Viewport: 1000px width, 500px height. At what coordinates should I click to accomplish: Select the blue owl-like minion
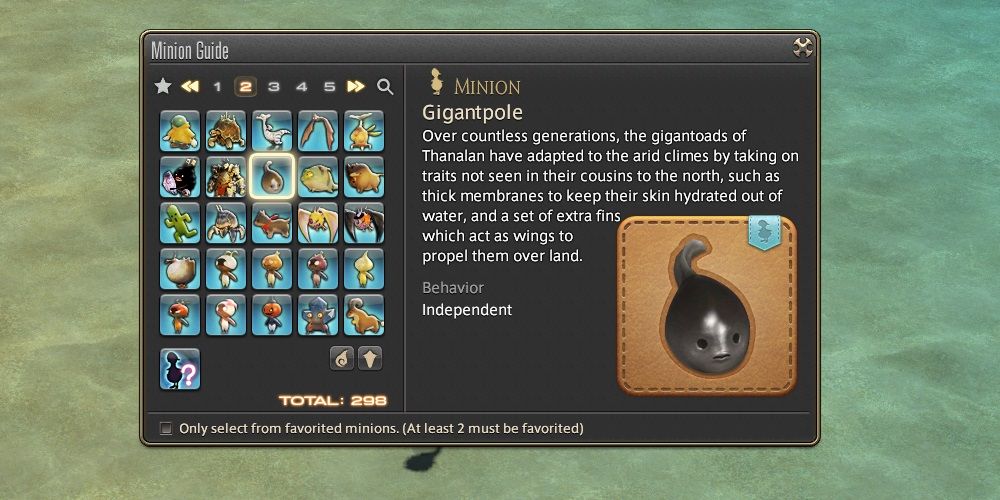click(318, 315)
